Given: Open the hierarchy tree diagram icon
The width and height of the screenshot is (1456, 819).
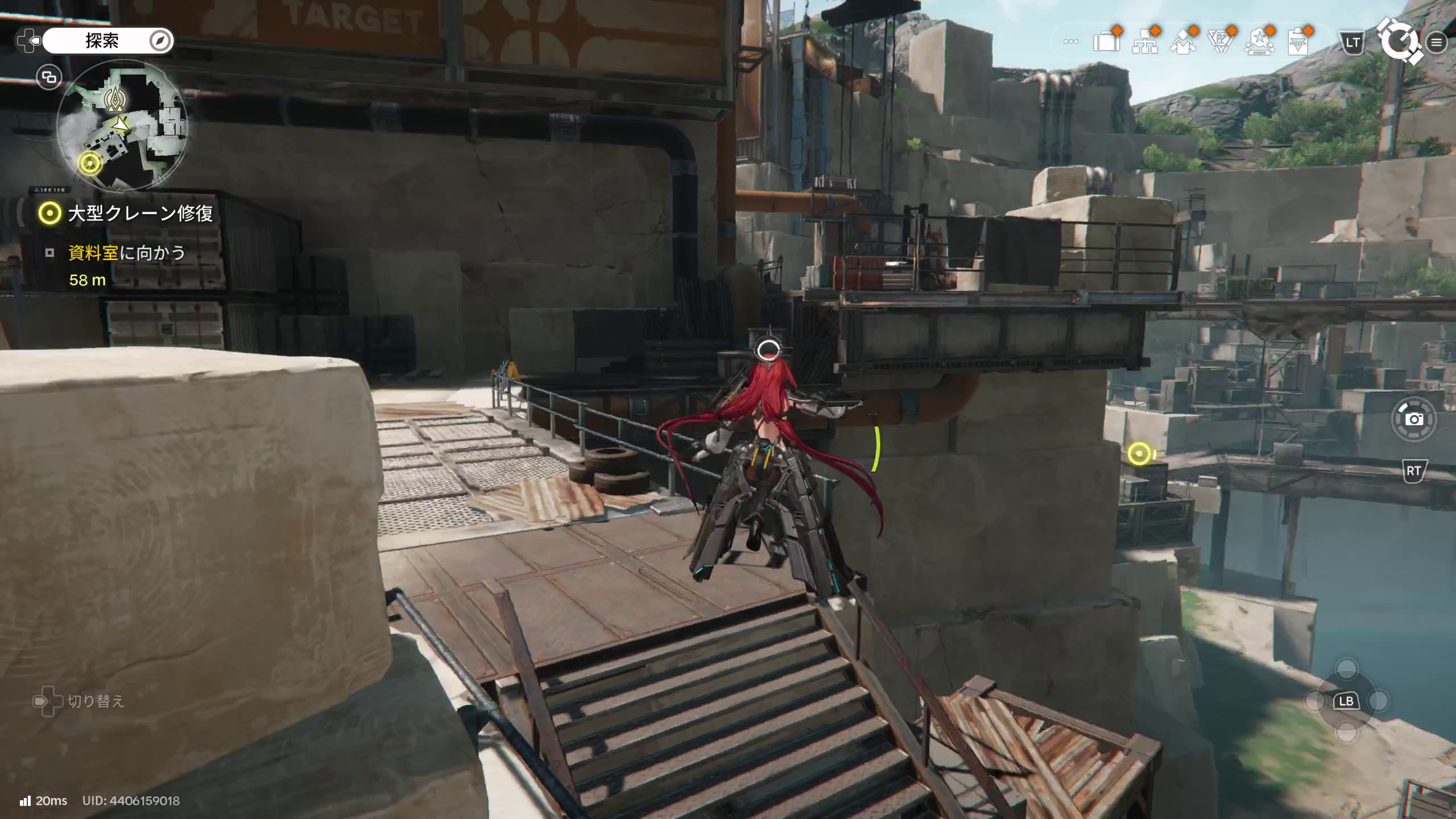Looking at the screenshot, I should pos(1144,43).
